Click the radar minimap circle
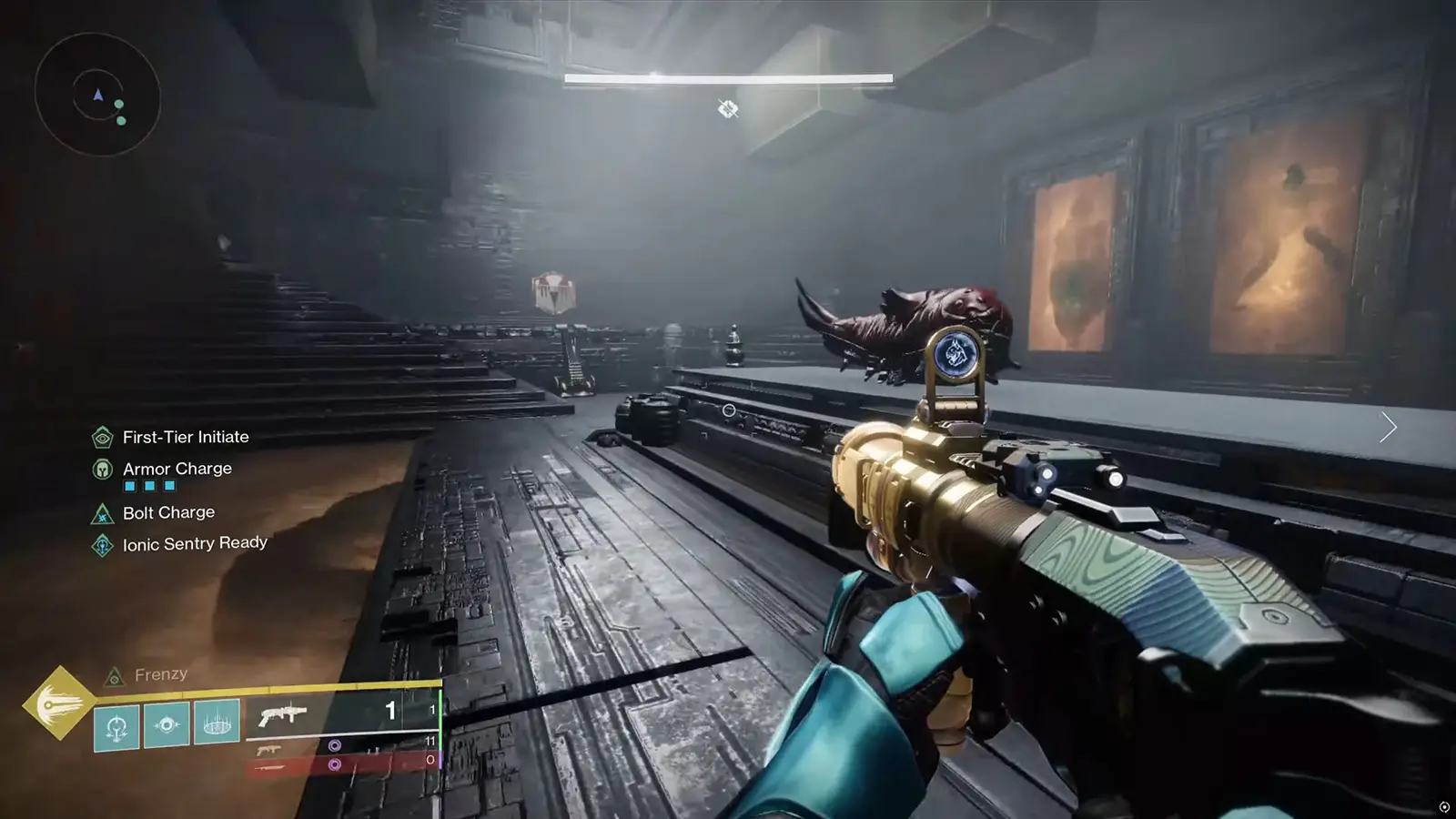Image resolution: width=1456 pixels, height=819 pixels. pos(97,95)
